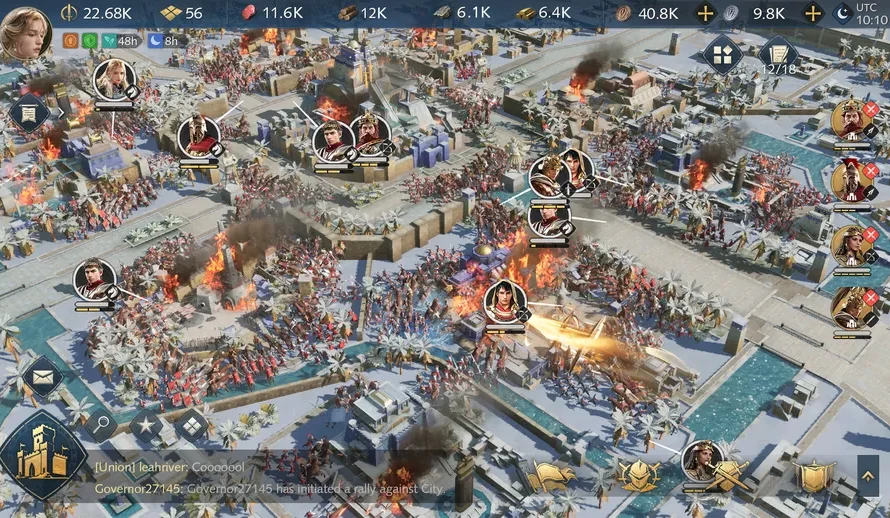
Task: Open the four-diamond button beside the star
Action: coord(190,426)
